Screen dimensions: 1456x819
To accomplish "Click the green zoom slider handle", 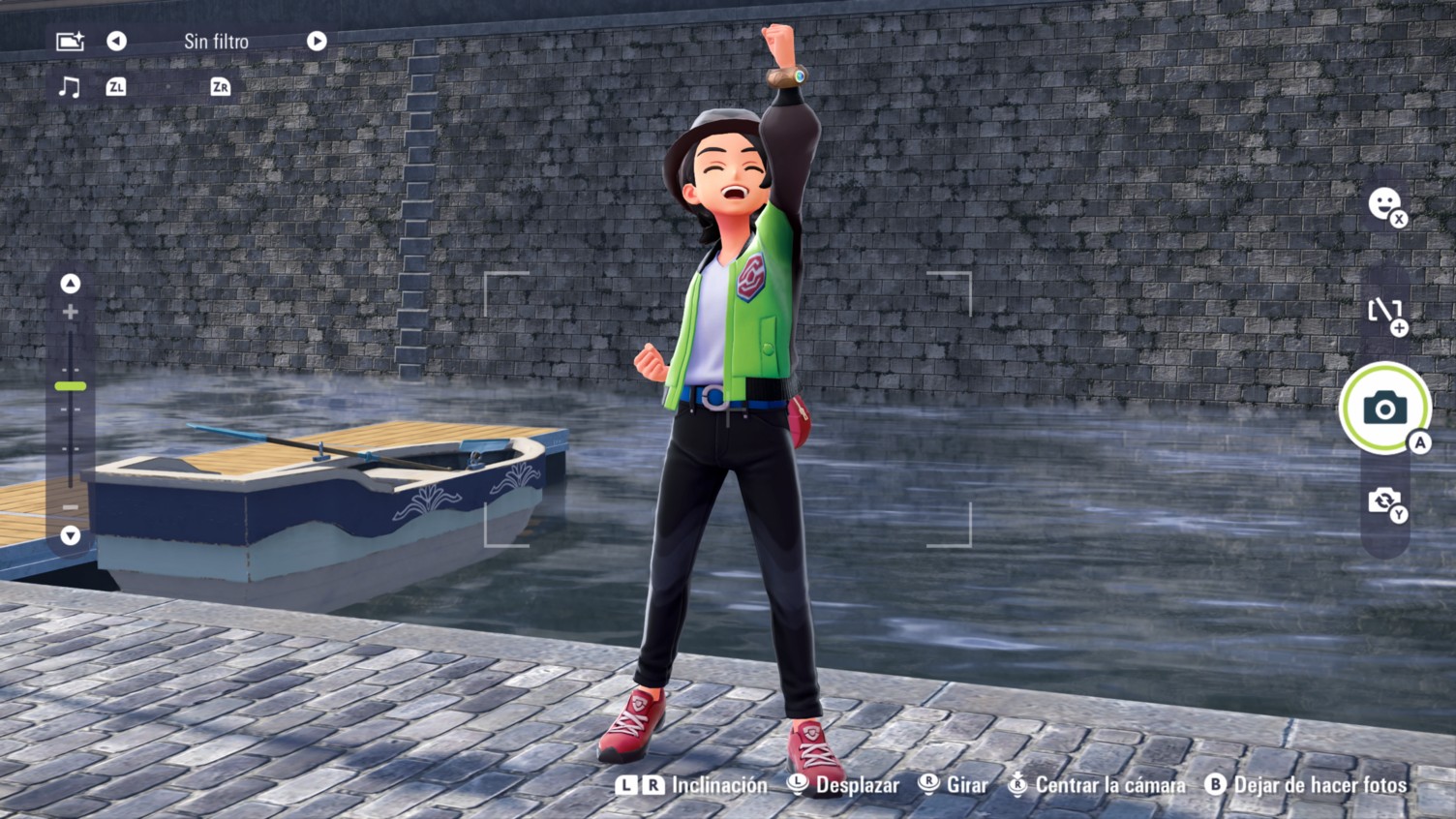I will [x=70, y=386].
